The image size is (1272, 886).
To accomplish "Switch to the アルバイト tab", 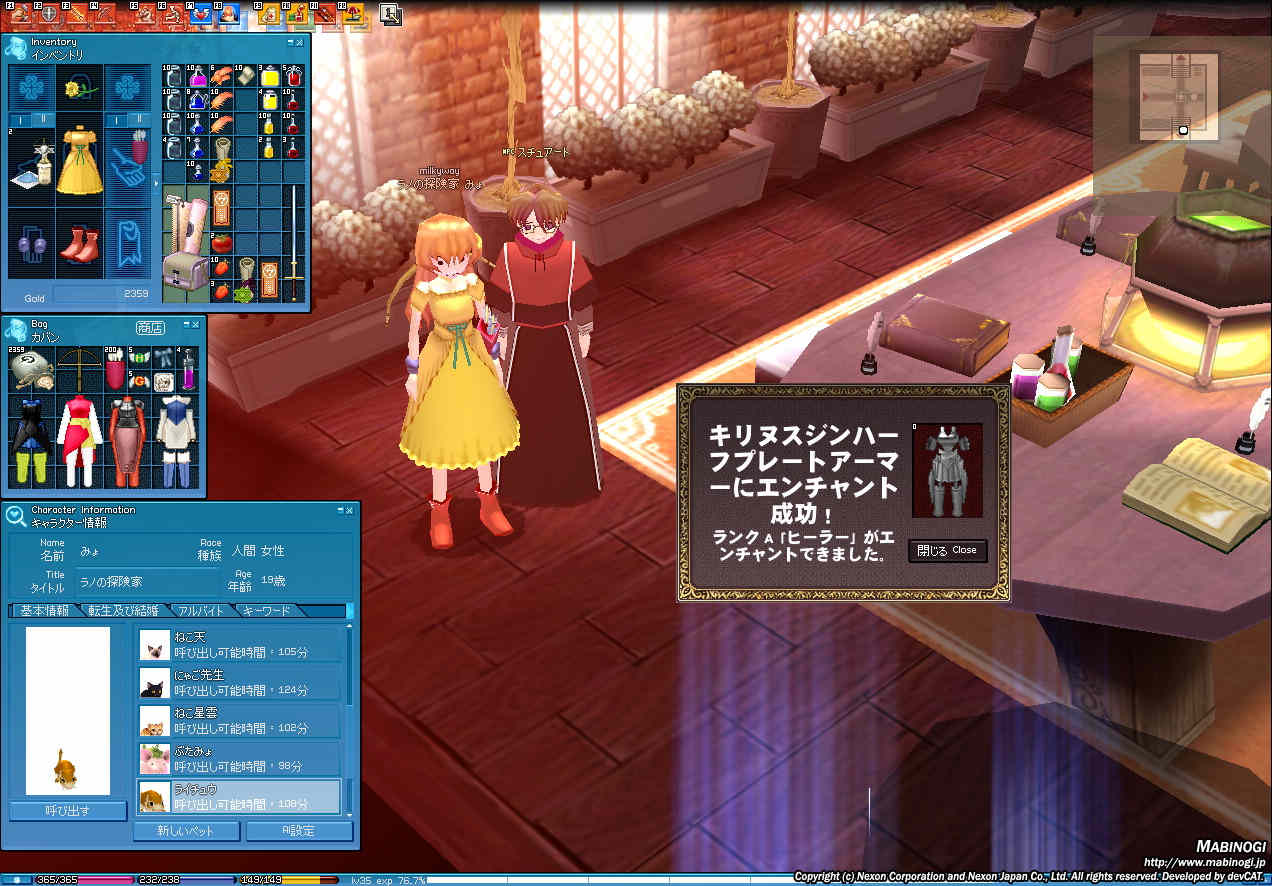I will (202, 611).
